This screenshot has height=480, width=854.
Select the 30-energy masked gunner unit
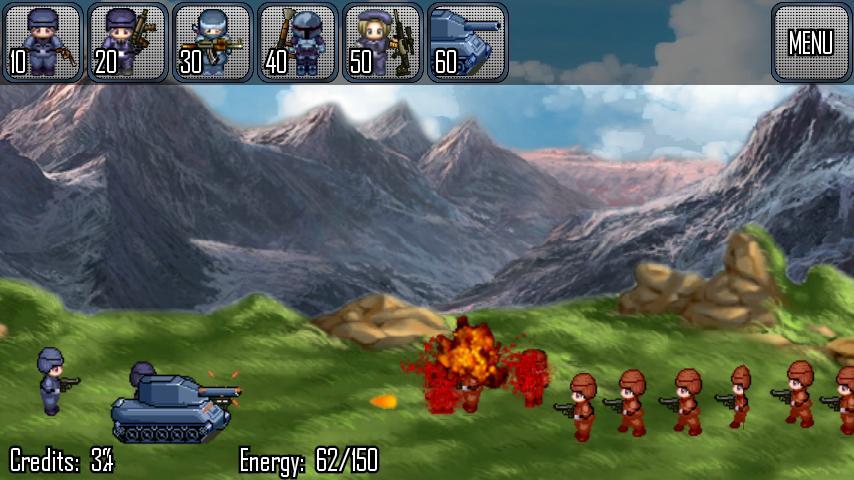pos(212,42)
